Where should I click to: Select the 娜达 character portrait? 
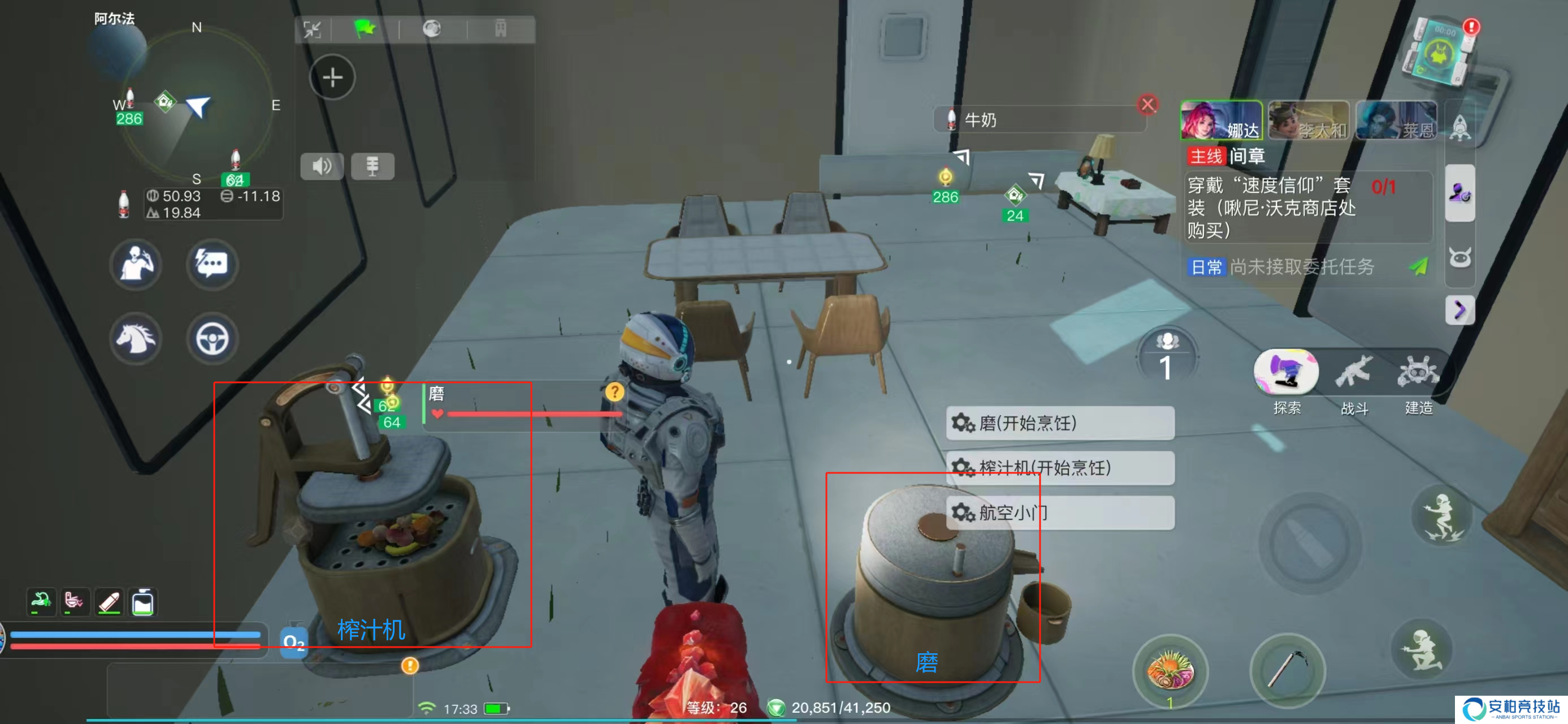[1220, 120]
